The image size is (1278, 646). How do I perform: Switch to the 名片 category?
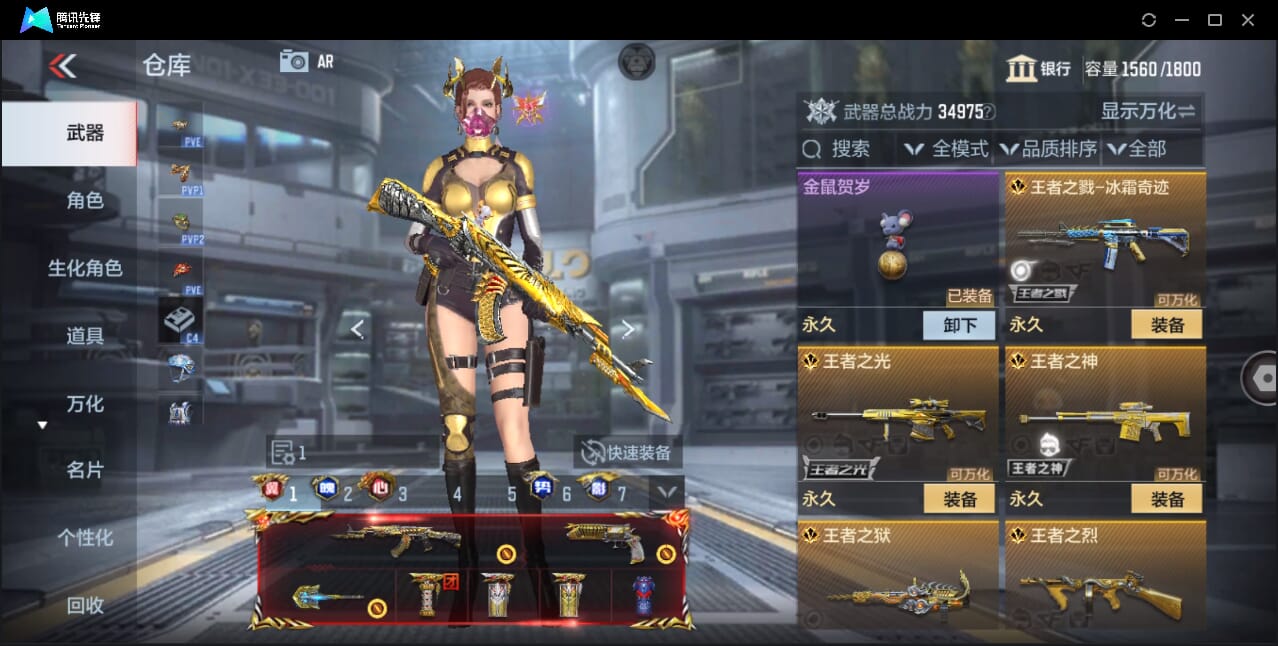(85, 470)
